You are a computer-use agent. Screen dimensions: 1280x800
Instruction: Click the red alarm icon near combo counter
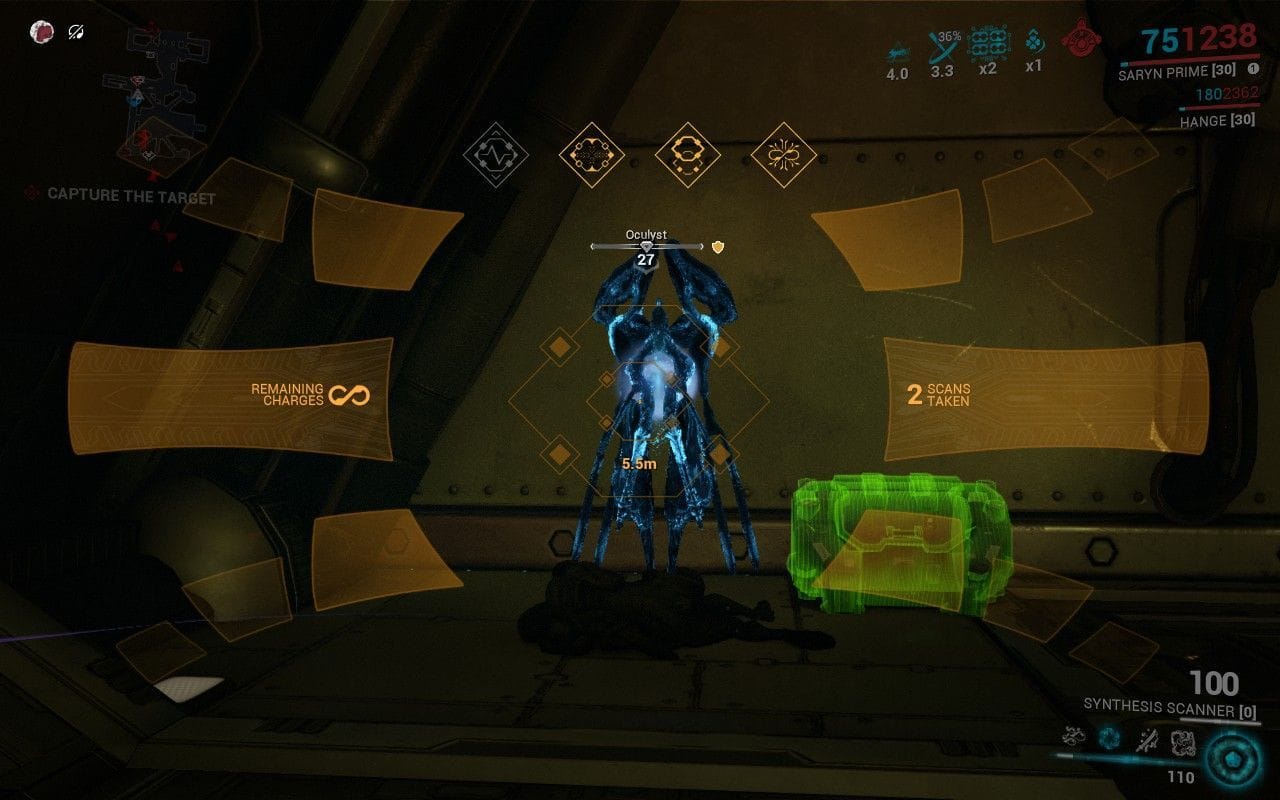[1078, 42]
